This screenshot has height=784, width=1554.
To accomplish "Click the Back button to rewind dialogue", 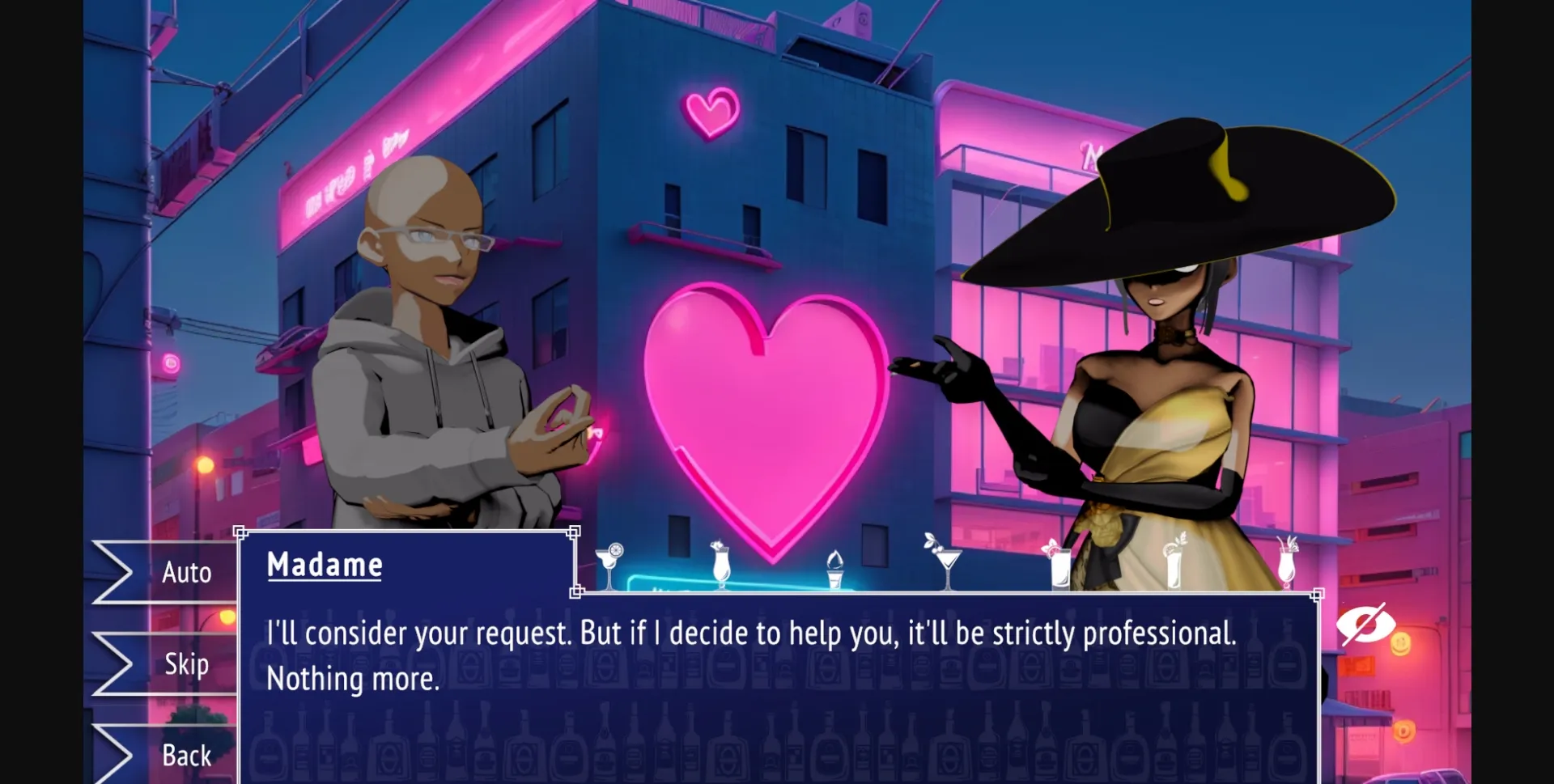I will (x=186, y=756).
